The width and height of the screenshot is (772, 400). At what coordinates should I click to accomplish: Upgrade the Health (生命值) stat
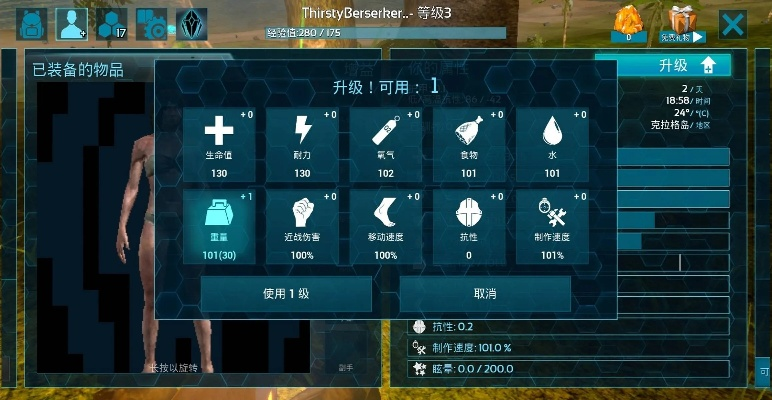tap(219, 144)
